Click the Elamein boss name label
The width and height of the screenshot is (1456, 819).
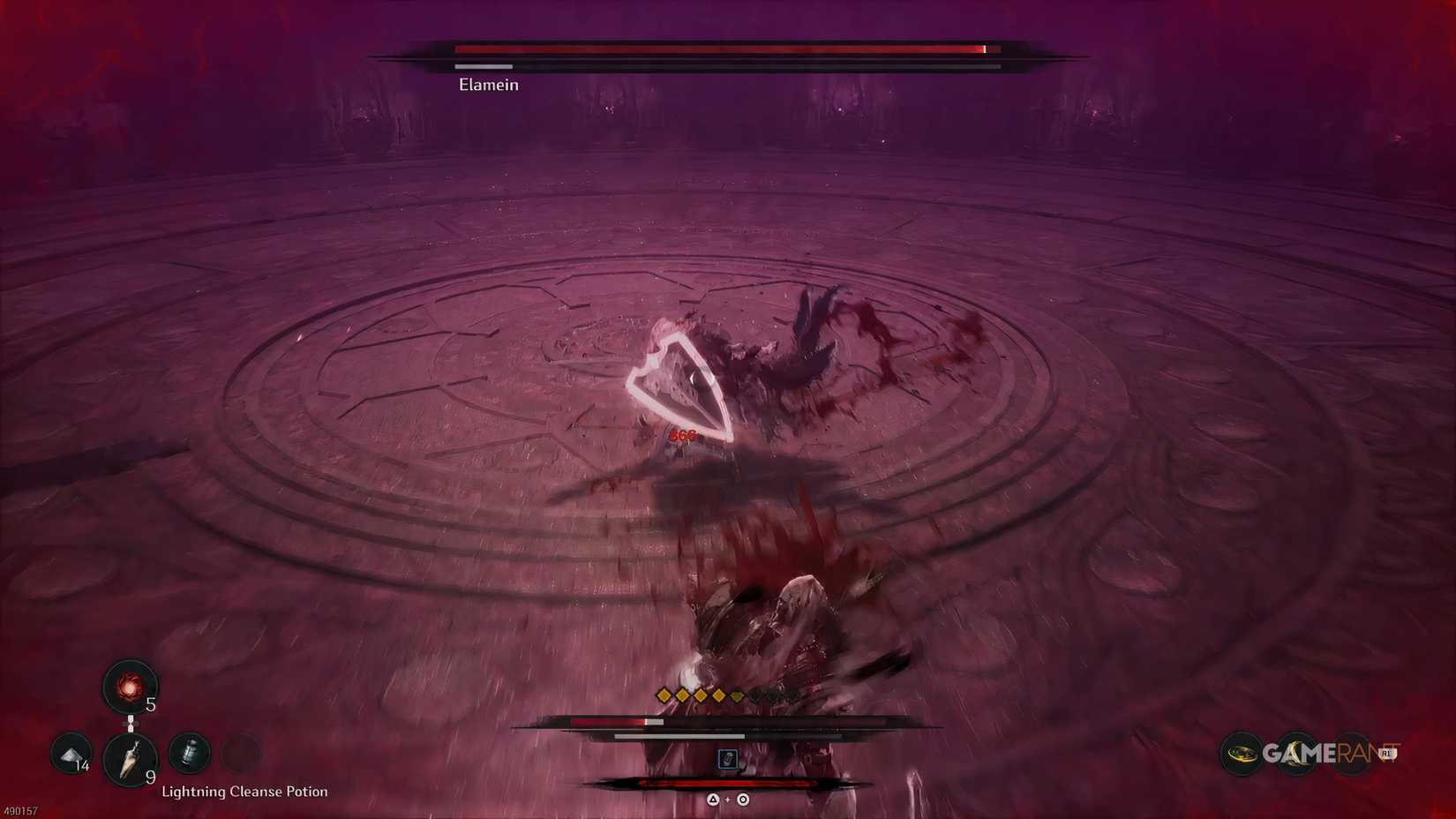pyautogui.click(x=488, y=85)
